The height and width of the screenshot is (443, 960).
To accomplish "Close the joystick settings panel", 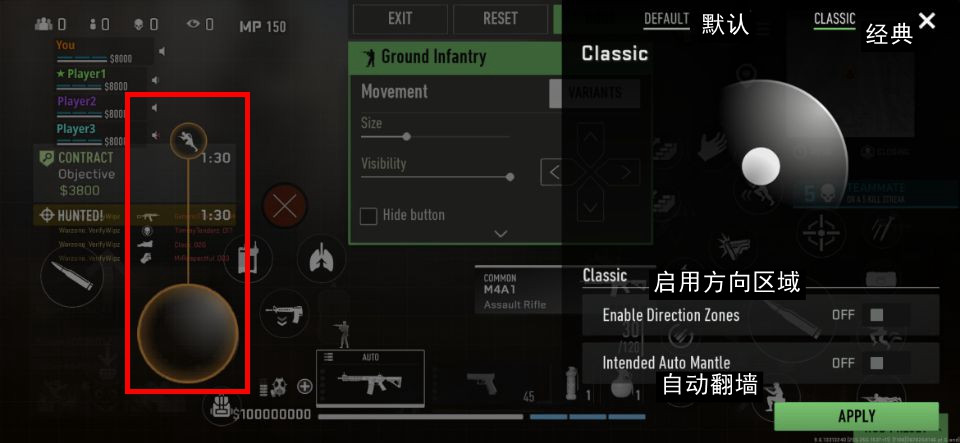I will pos(927,20).
